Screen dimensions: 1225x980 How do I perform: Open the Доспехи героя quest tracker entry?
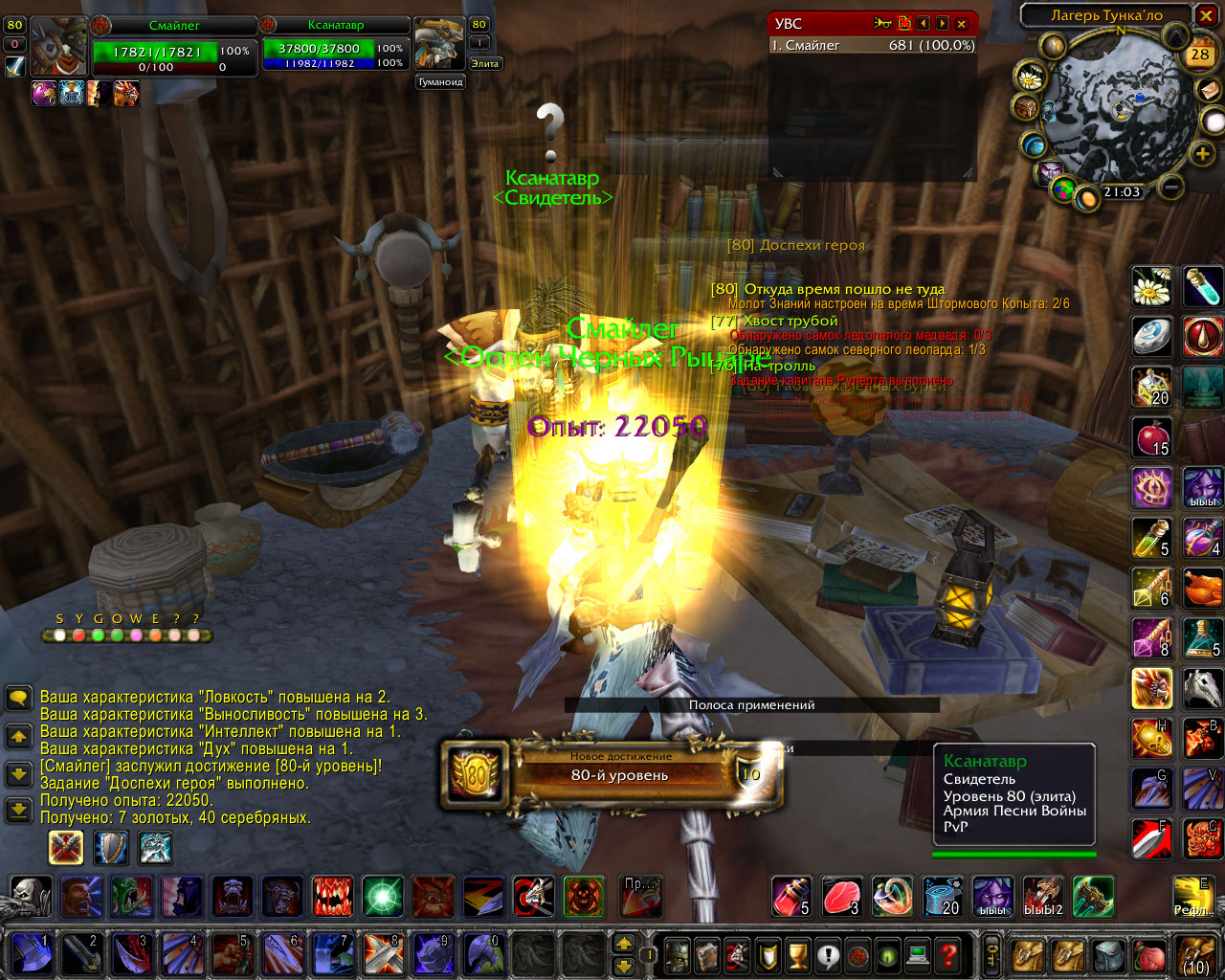795,246
